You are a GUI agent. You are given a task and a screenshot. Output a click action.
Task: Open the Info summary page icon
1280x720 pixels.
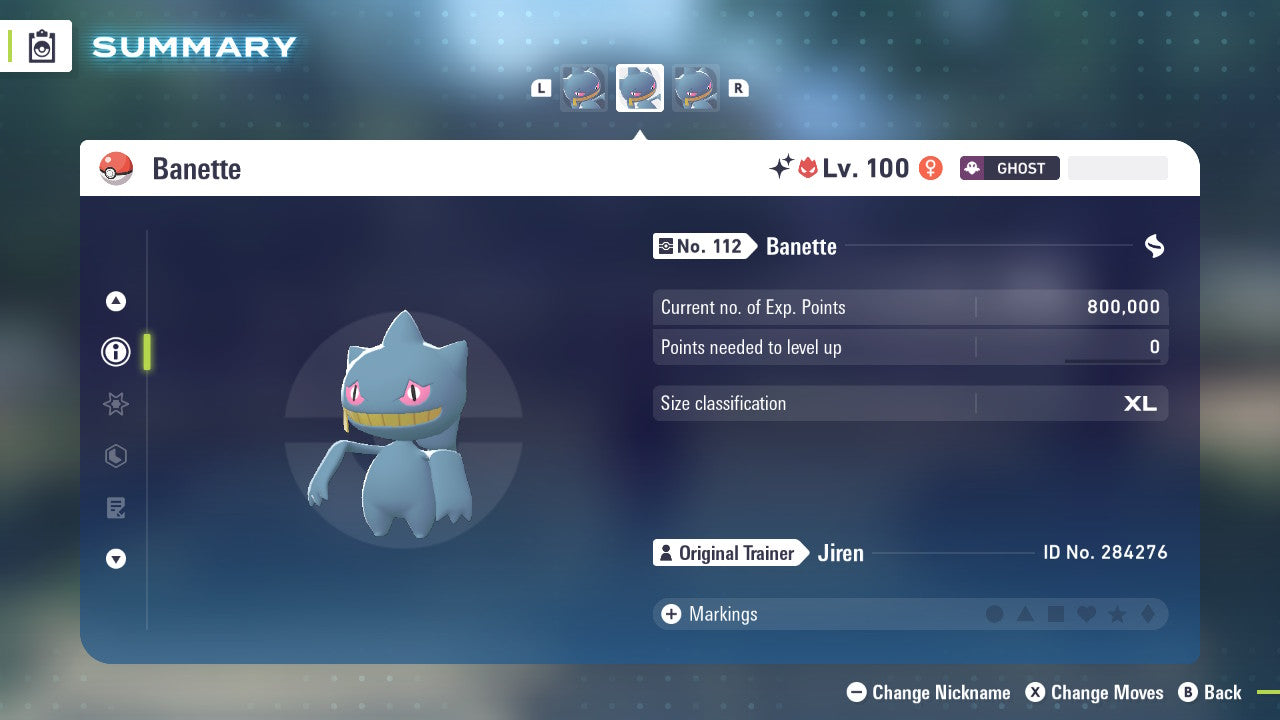(x=115, y=352)
